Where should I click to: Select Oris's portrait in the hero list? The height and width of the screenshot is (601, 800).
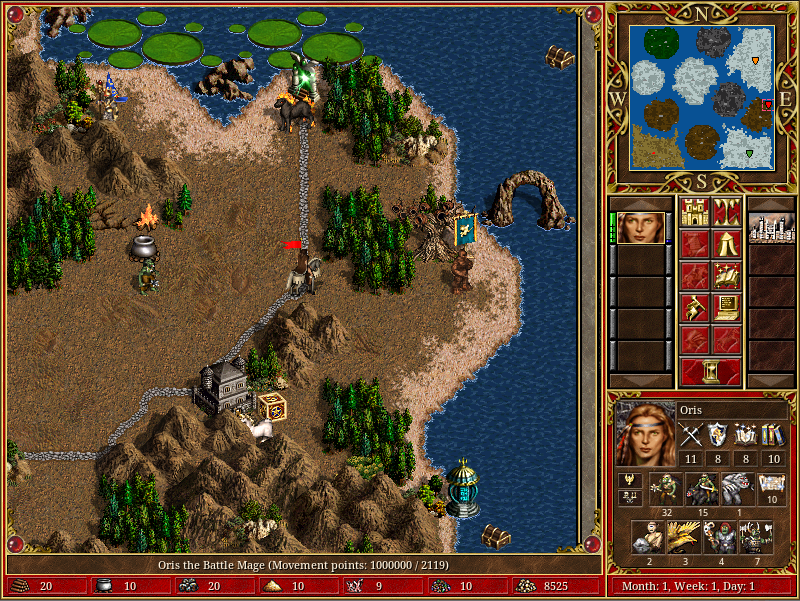[640, 228]
